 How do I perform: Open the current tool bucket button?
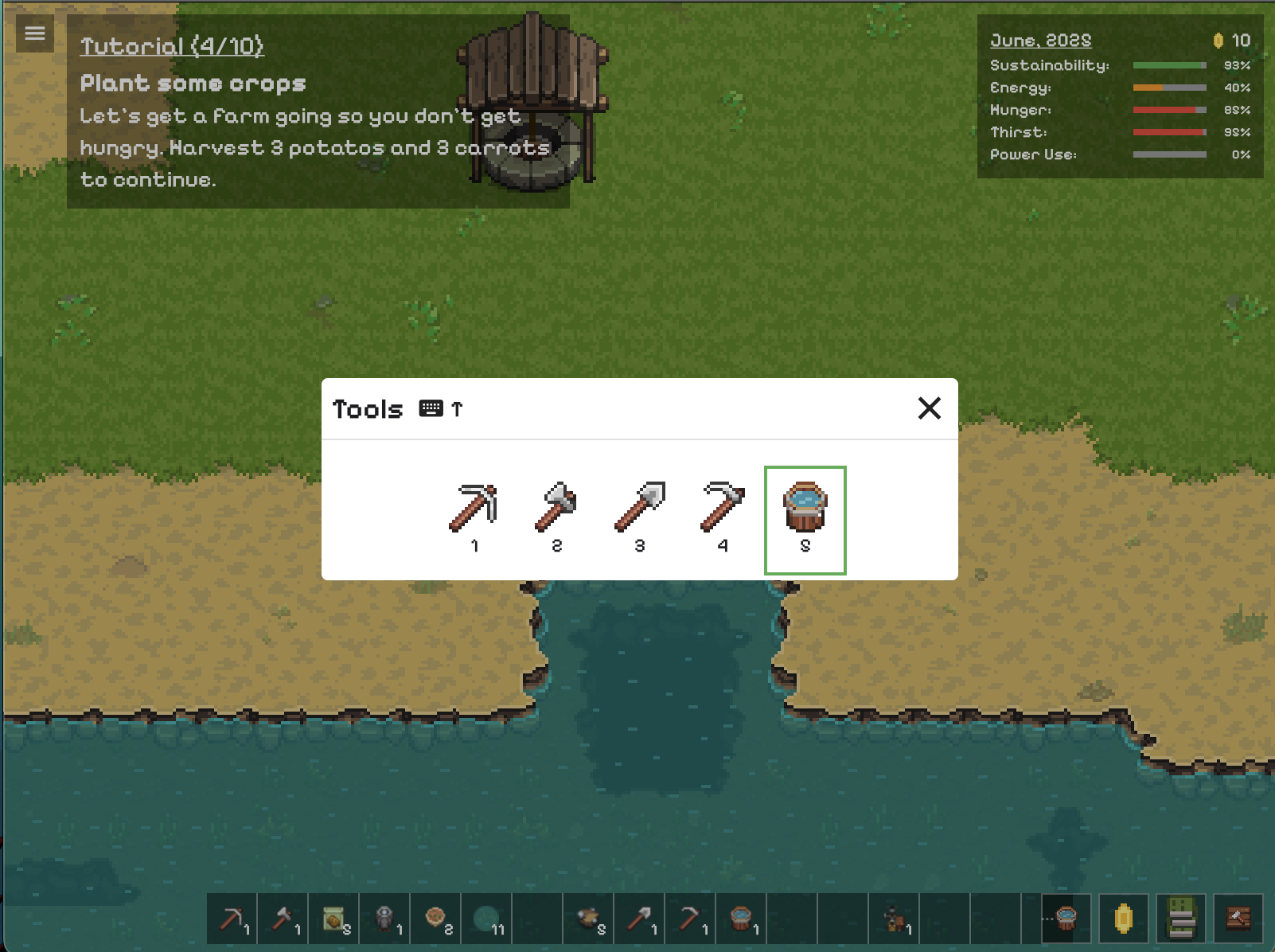1066,919
